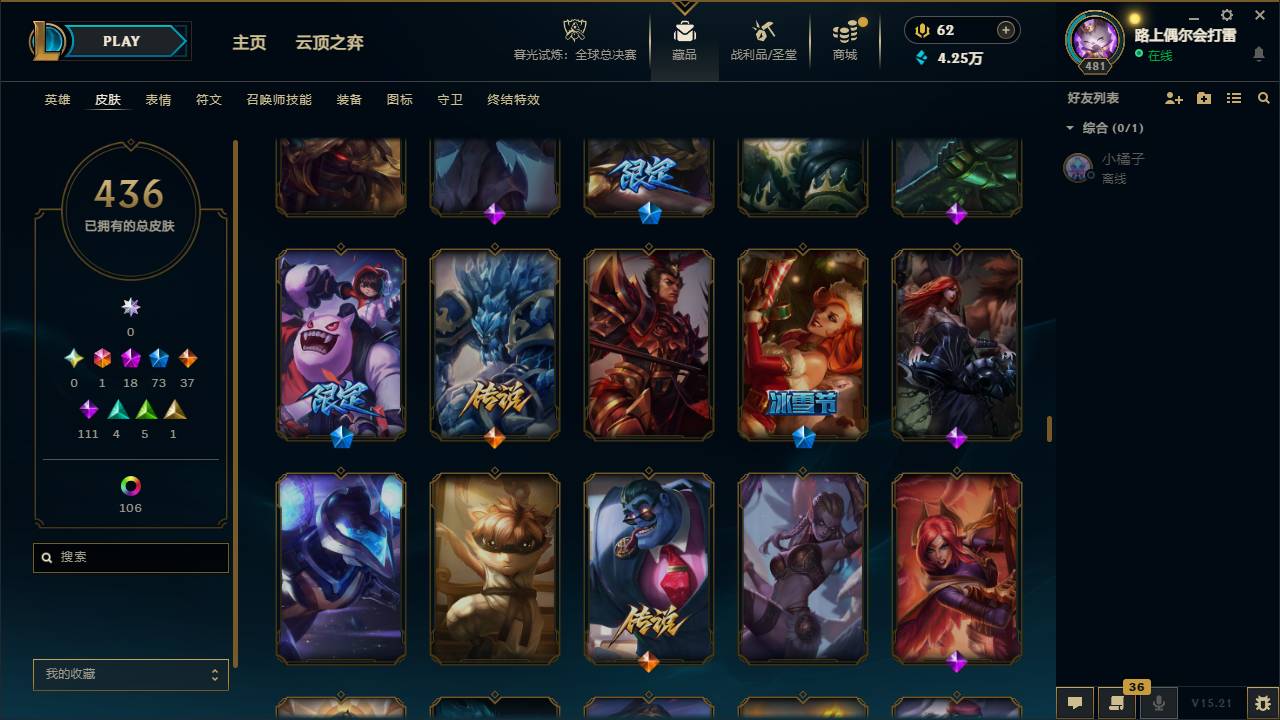Click the bug report icon in bottom toolbar

click(x=1261, y=703)
